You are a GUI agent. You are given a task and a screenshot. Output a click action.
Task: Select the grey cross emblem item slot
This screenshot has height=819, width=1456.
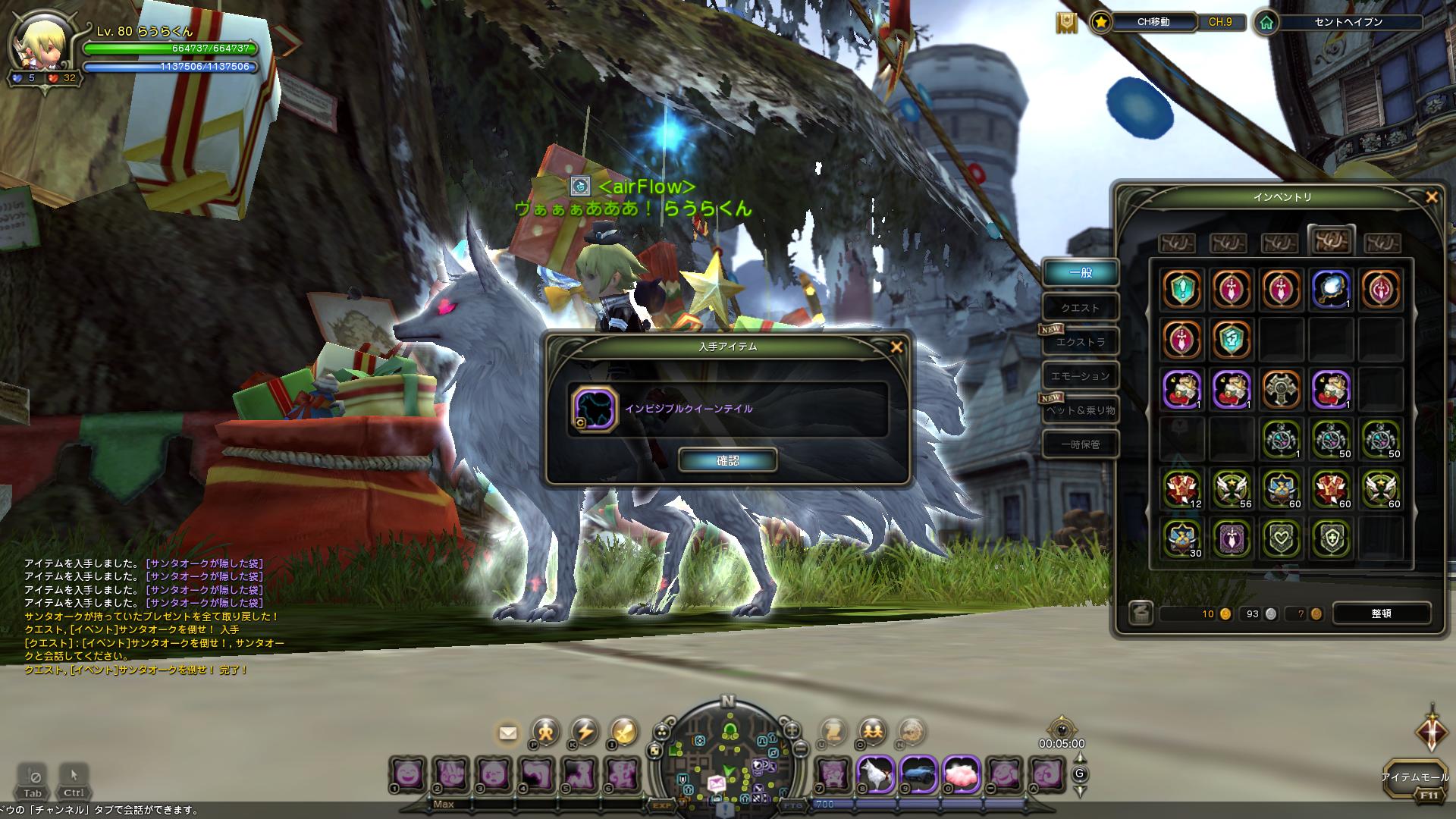pyautogui.click(x=1281, y=388)
